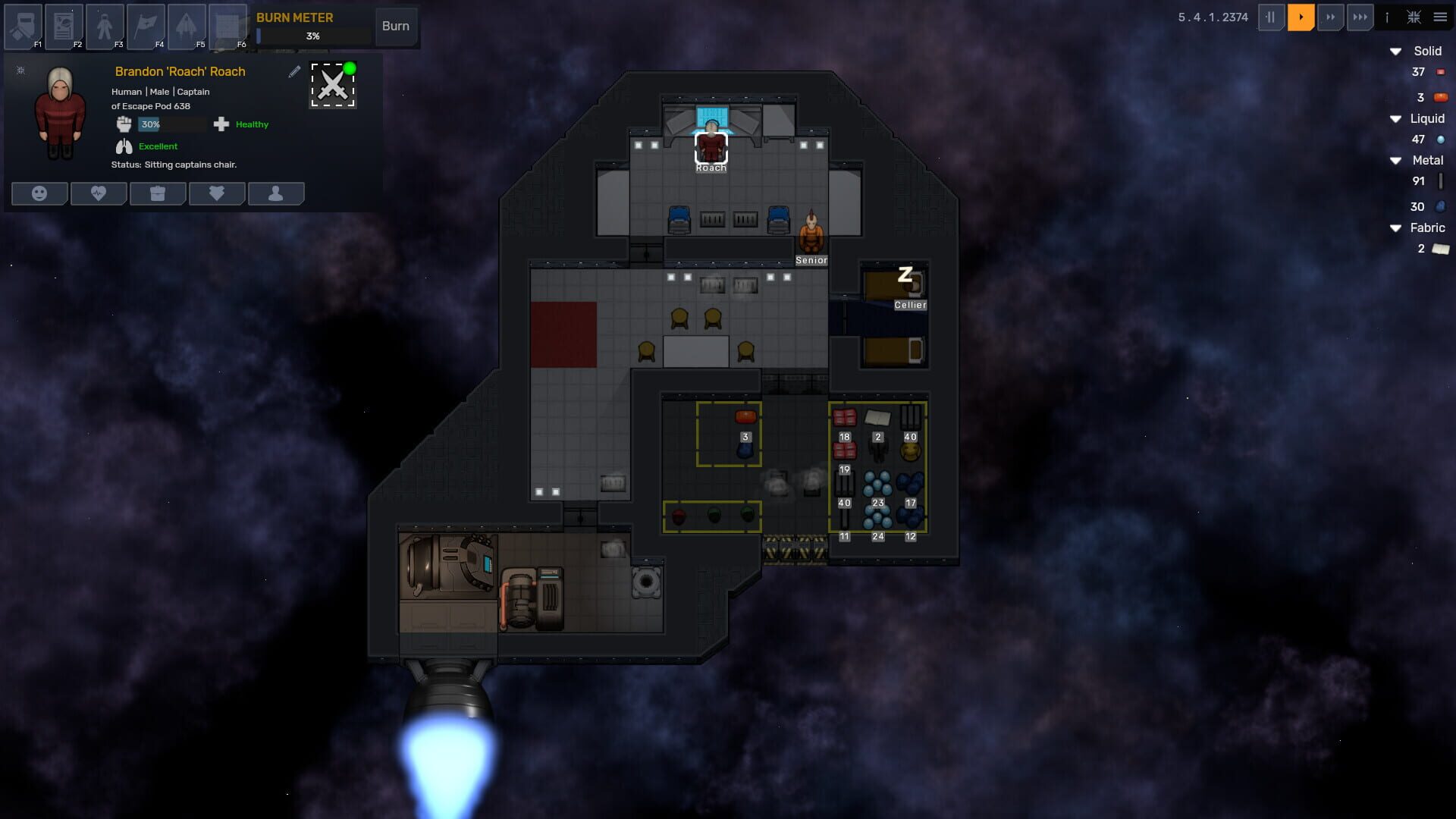Pause the game
Image resolution: width=1456 pixels, height=819 pixels.
tap(1271, 17)
